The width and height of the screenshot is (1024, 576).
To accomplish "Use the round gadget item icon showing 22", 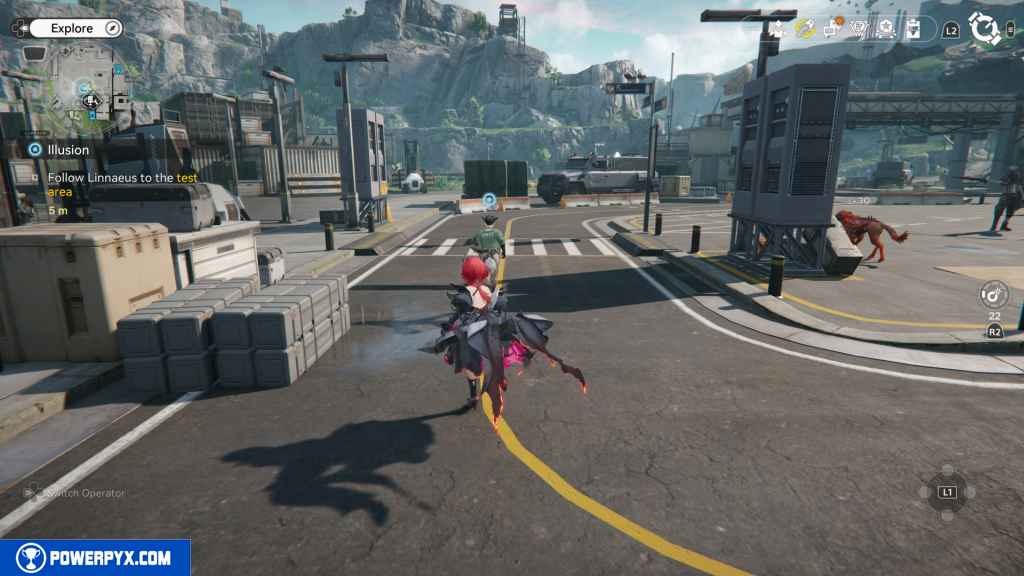I will pyautogui.click(x=994, y=294).
